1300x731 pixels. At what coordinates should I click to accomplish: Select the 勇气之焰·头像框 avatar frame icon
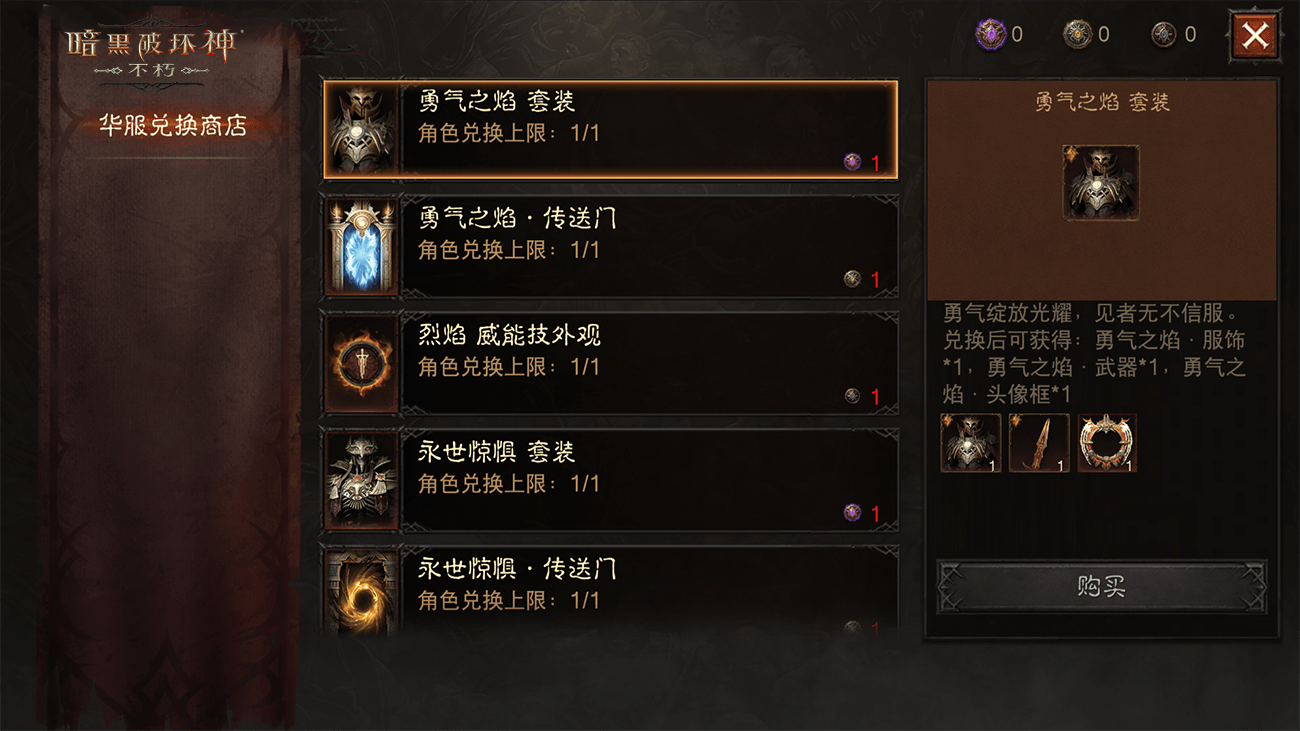[x=1106, y=443]
